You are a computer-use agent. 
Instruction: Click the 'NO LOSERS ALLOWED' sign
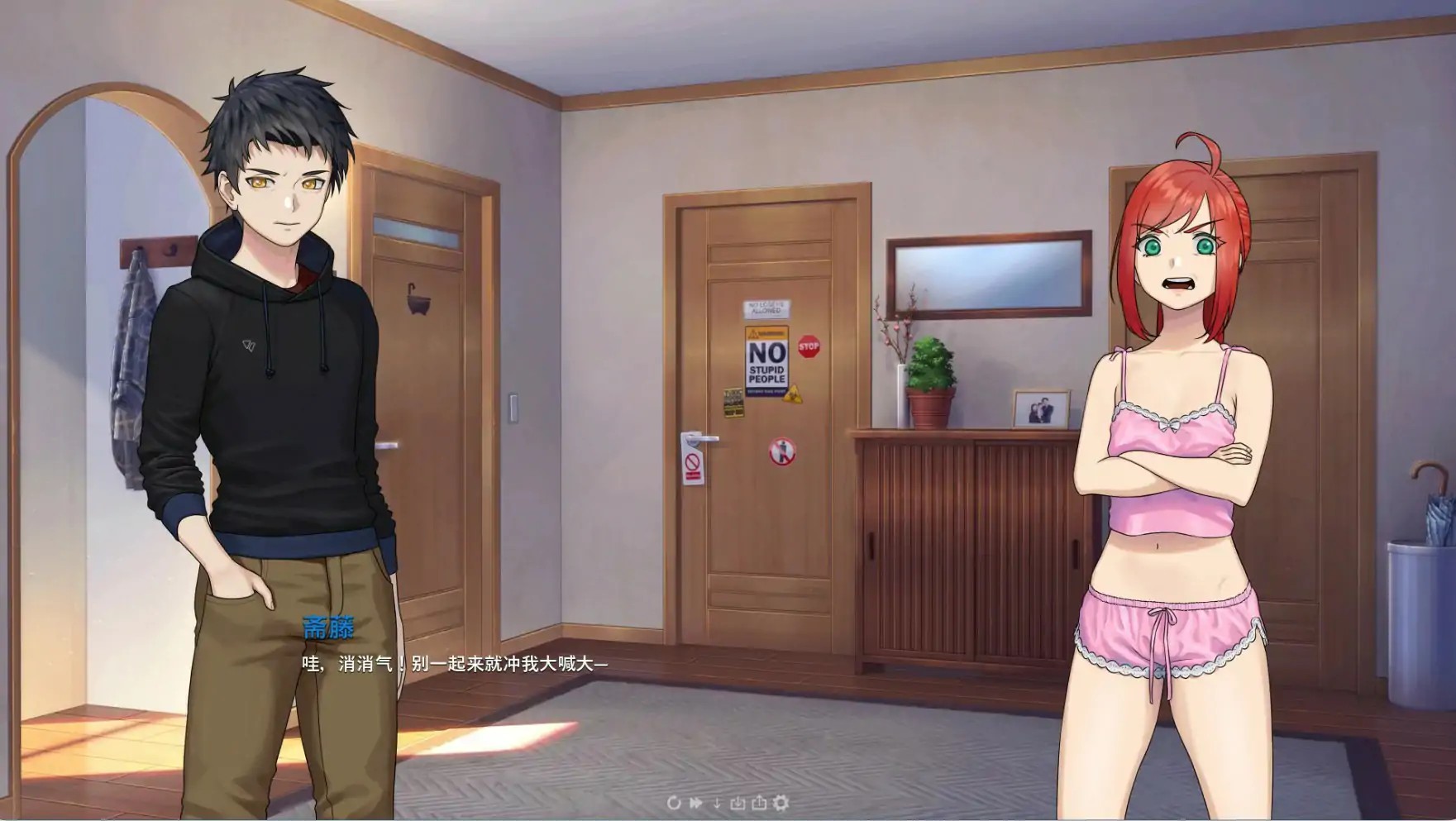pyautogui.click(x=765, y=308)
